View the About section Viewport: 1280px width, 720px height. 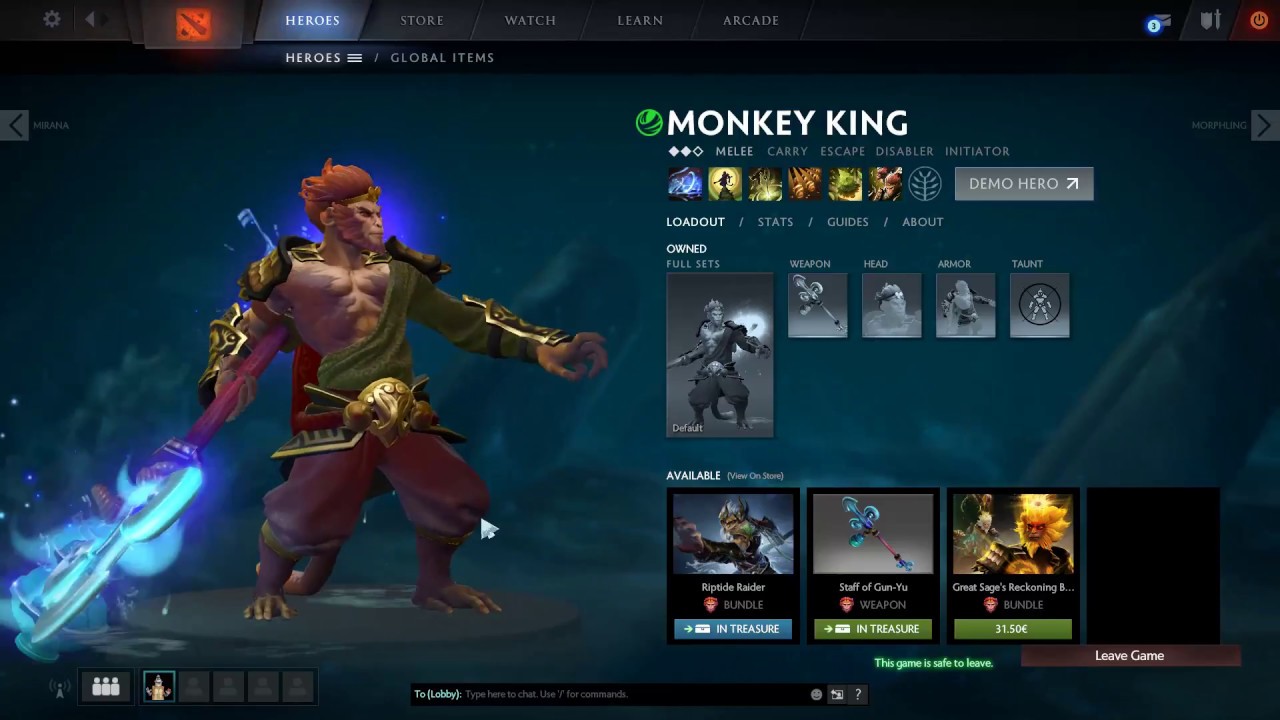pyautogui.click(x=922, y=222)
